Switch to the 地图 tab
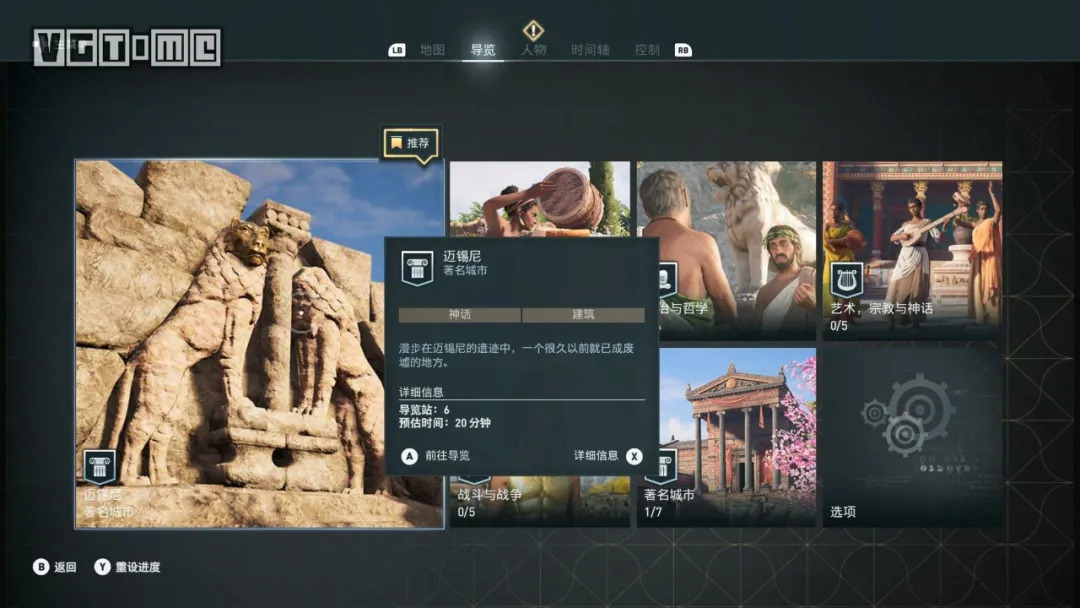Image resolution: width=1080 pixels, height=608 pixels. tap(432, 50)
